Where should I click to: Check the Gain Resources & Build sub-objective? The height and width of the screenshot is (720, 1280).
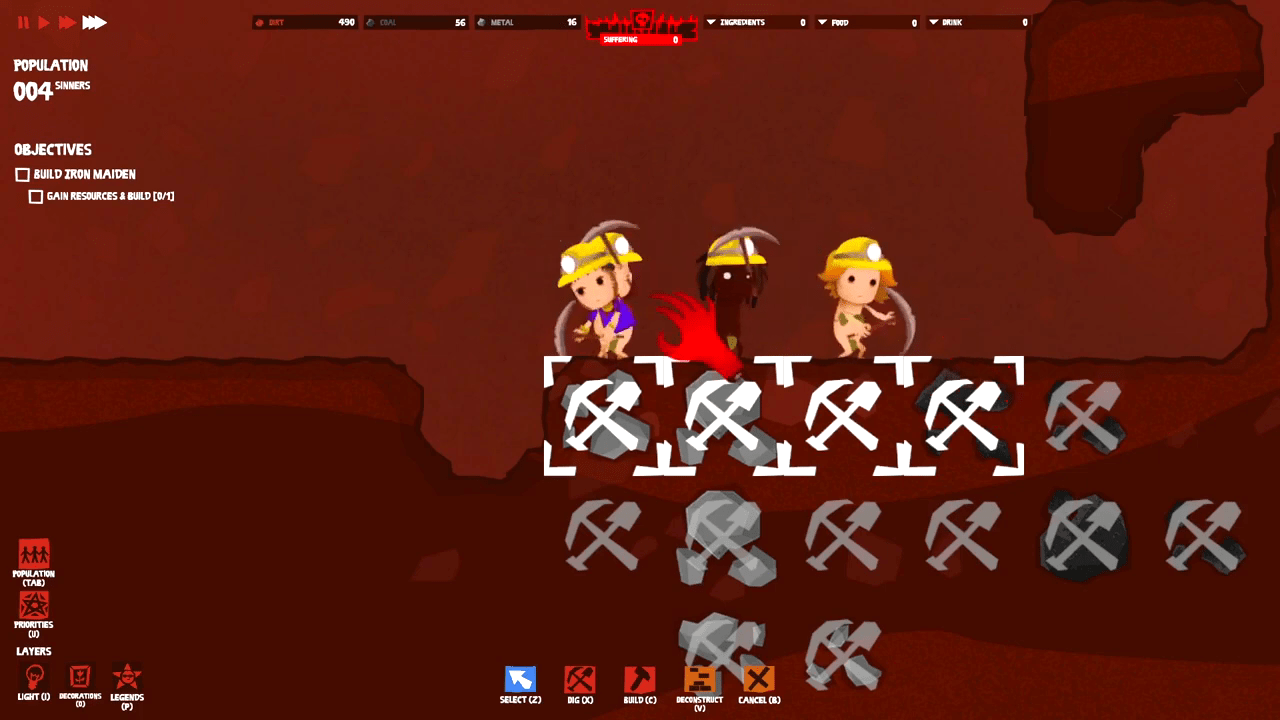(x=36, y=197)
